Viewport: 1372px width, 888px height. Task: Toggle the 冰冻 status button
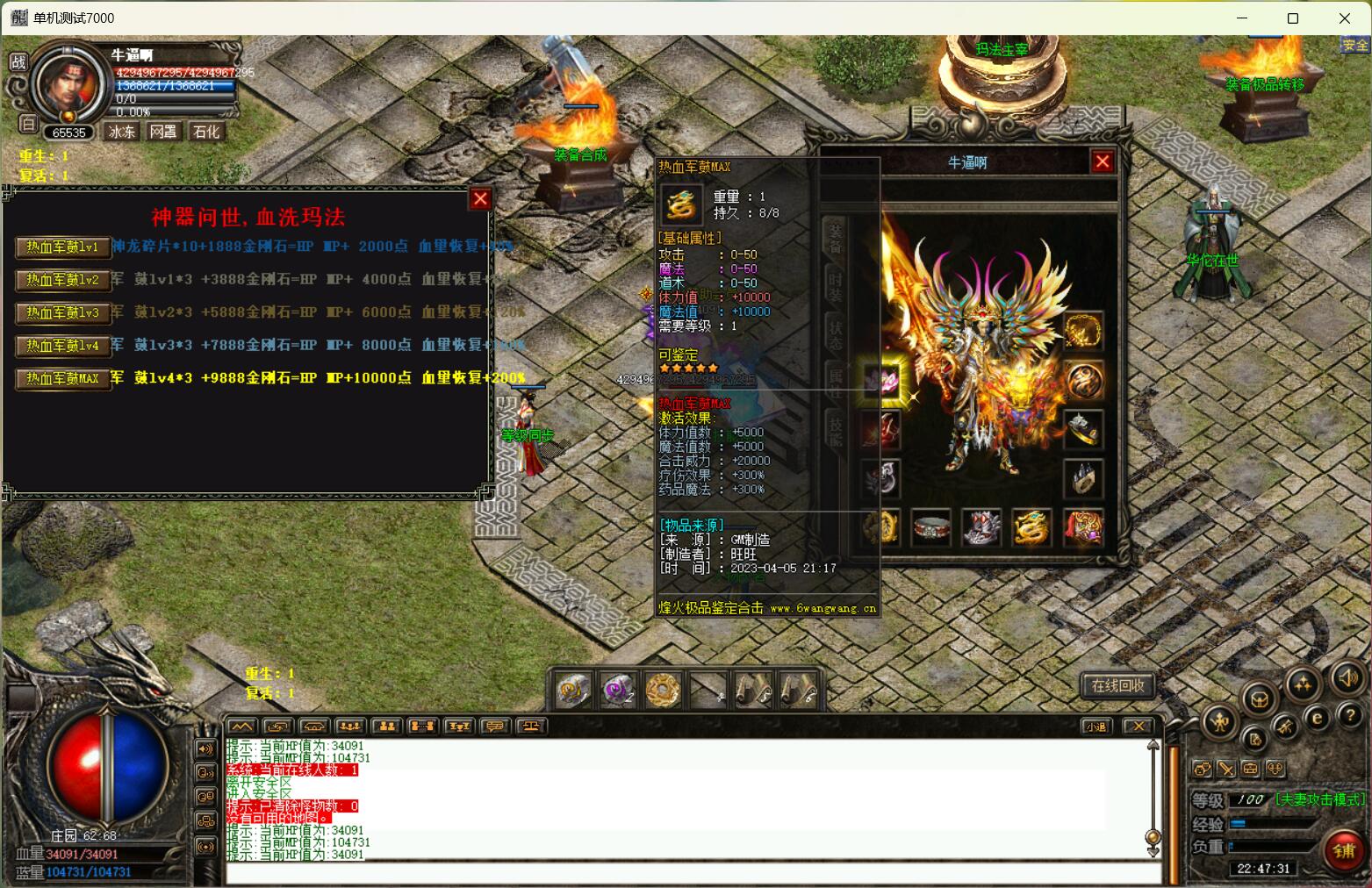click(121, 132)
